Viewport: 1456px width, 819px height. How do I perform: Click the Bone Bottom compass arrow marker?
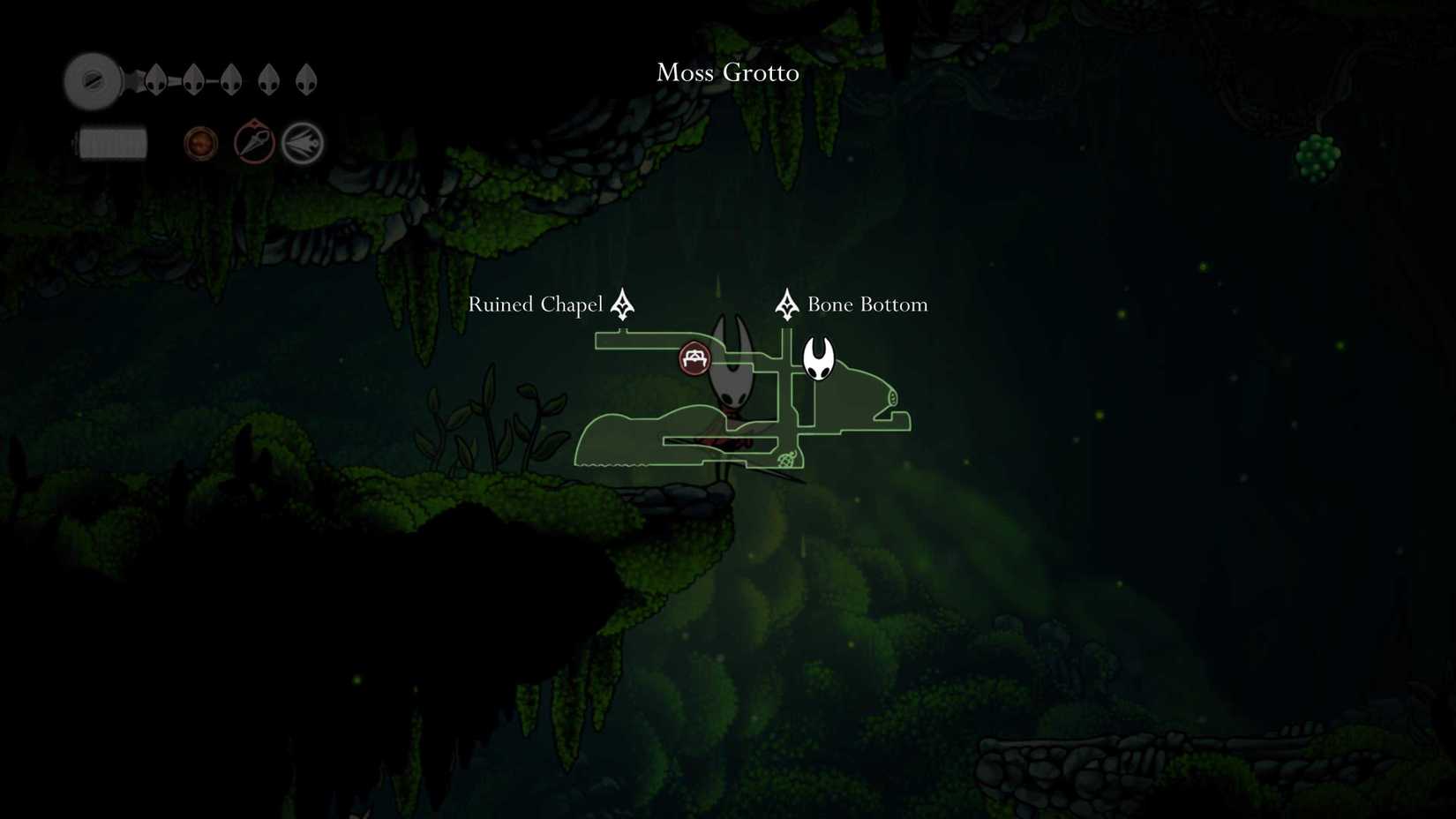(786, 304)
